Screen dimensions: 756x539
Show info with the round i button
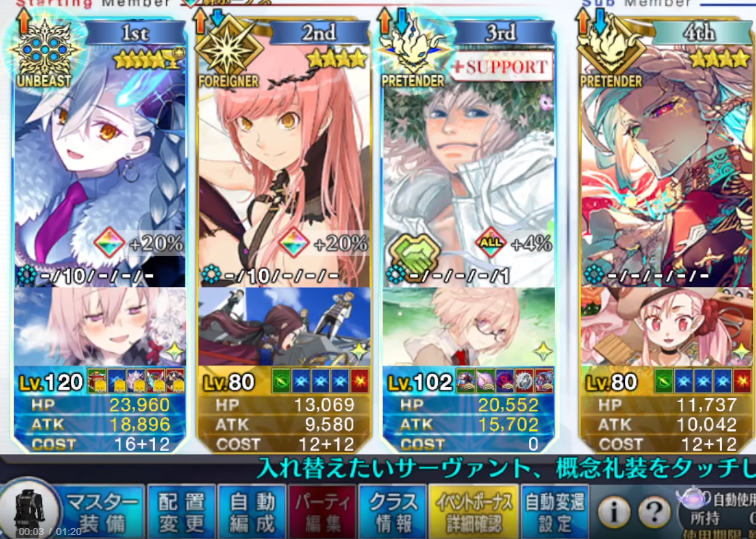pos(615,512)
